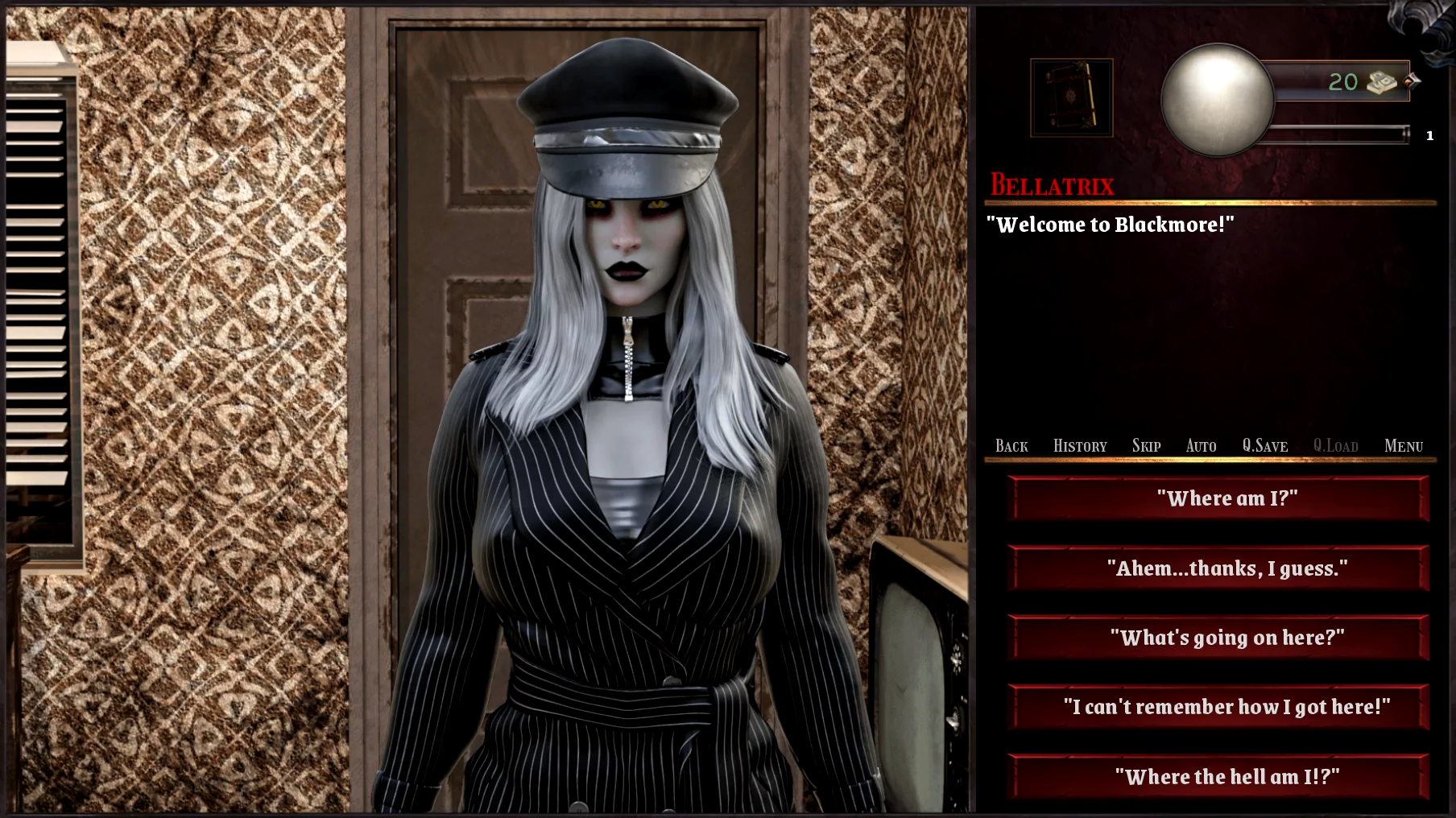Toggle Auto-advance mode
This screenshot has height=818, width=1456.
(x=1201, y=446)
